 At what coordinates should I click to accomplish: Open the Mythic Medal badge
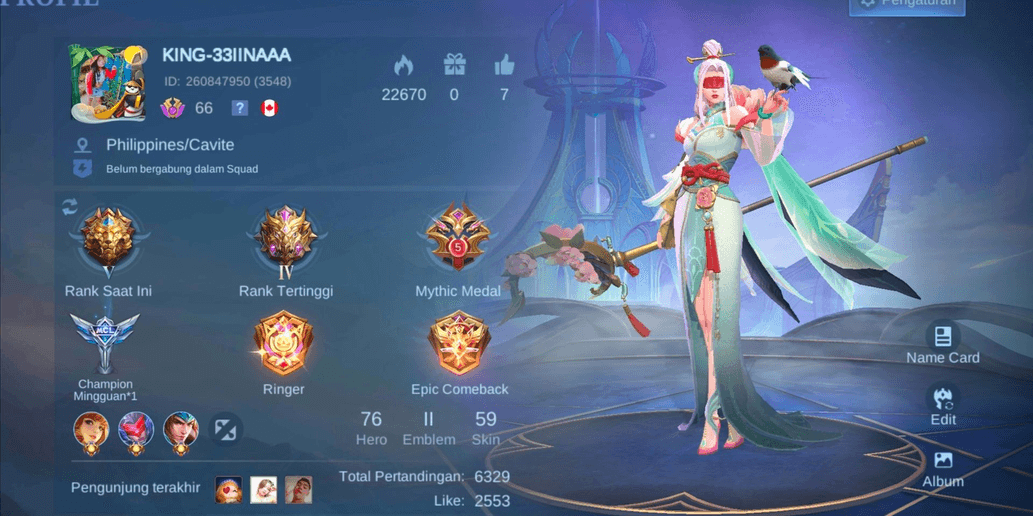[457, 240]
